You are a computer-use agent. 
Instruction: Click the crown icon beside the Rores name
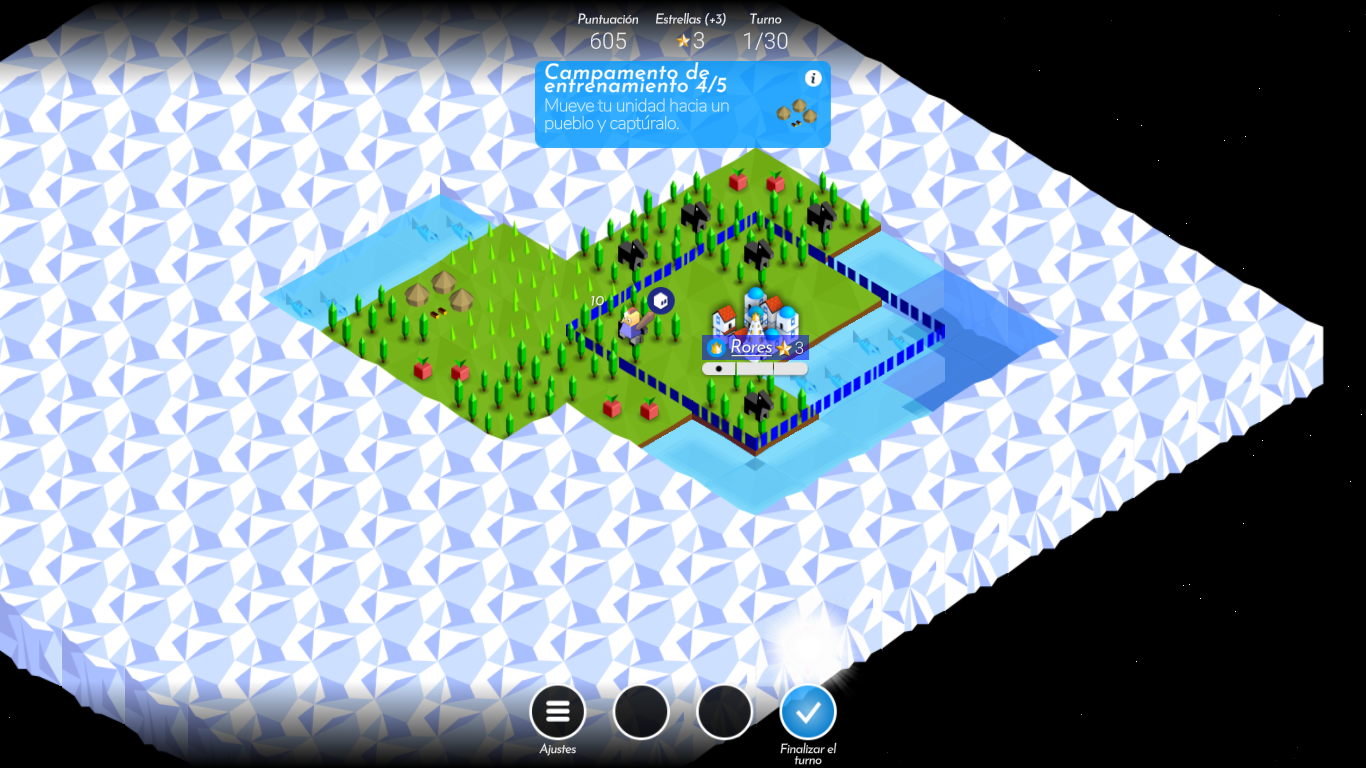716,348
